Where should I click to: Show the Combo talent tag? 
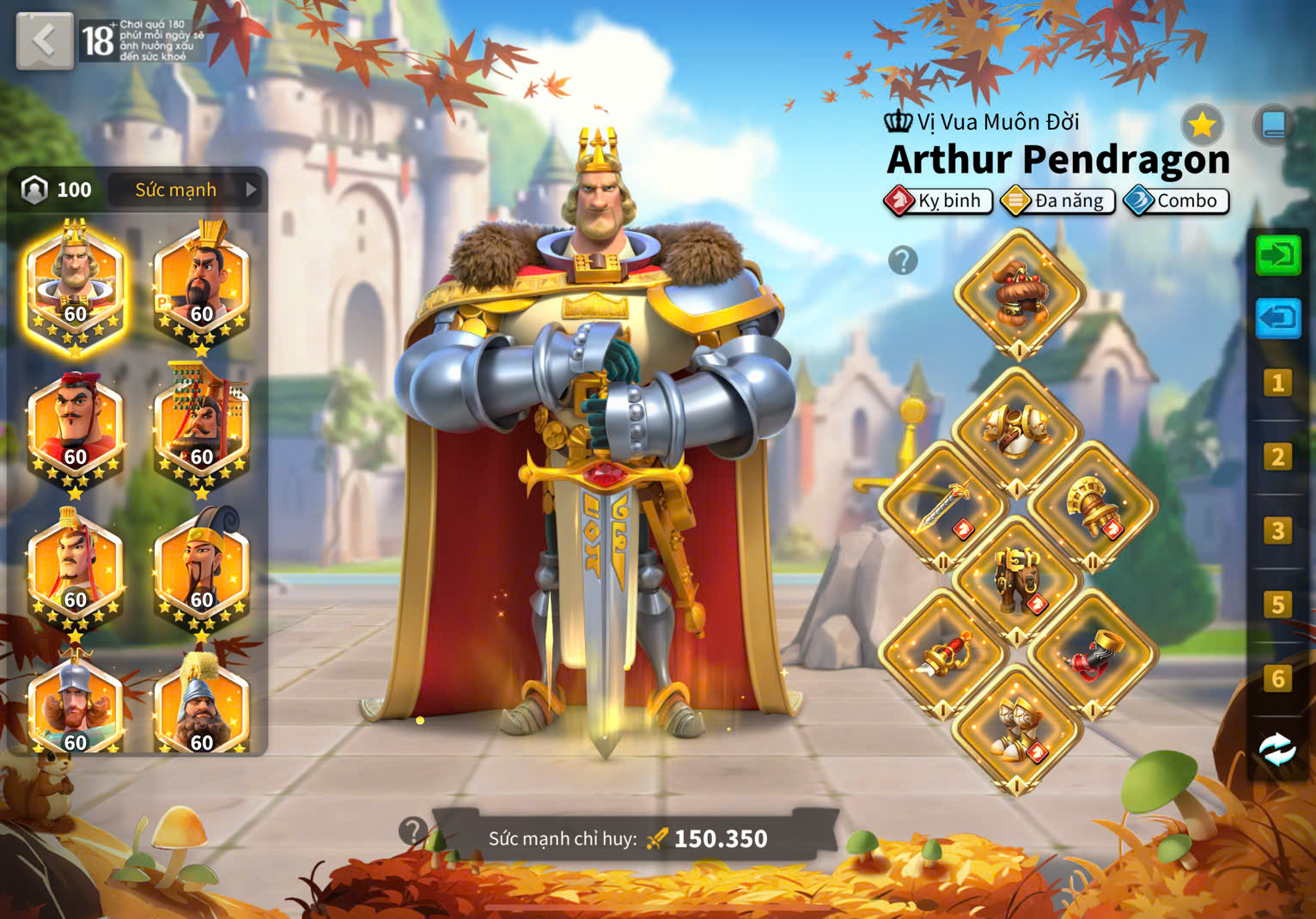tap(1176, 201)
